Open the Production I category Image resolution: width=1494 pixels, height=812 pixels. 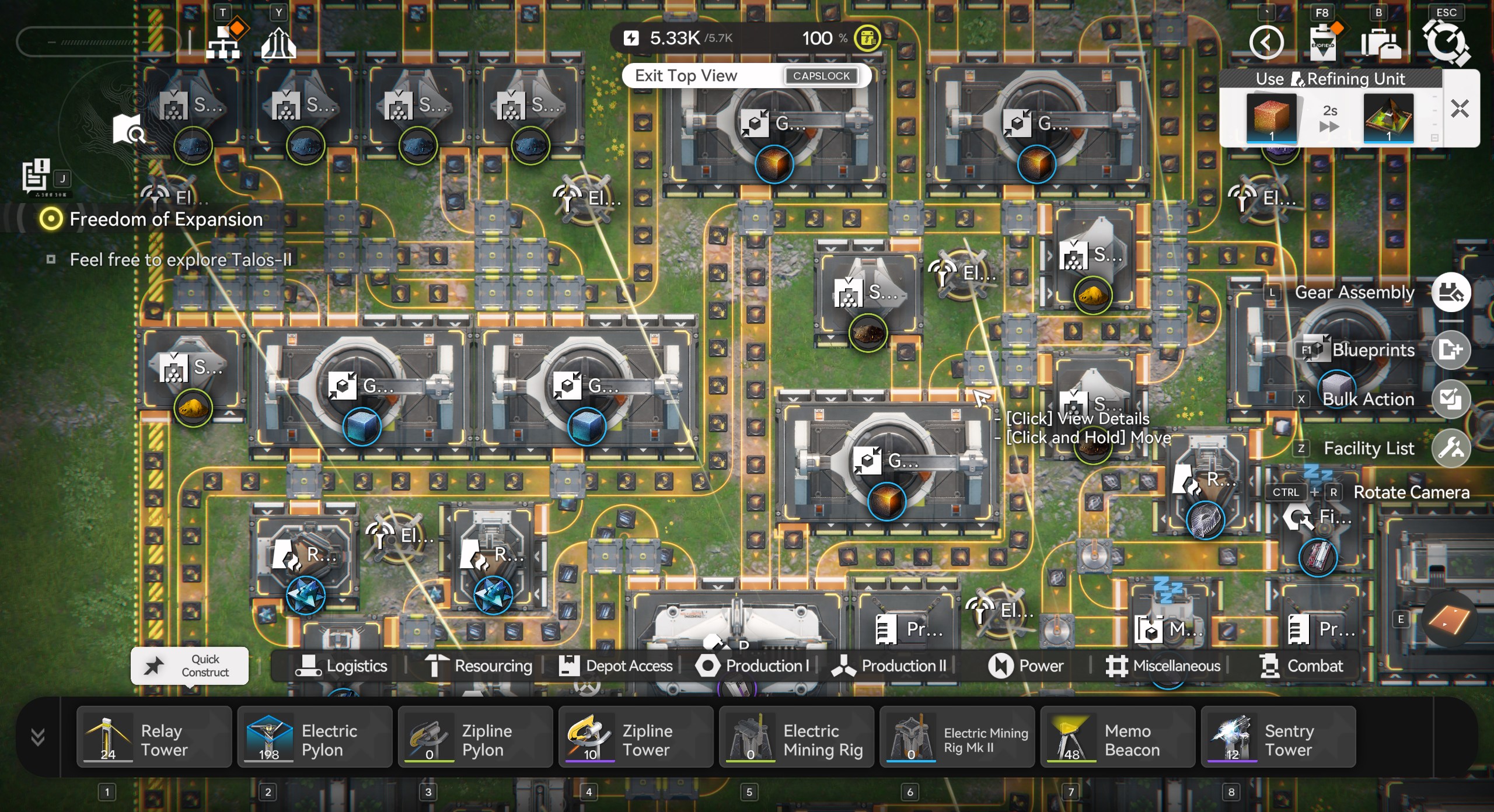[753, 666]
